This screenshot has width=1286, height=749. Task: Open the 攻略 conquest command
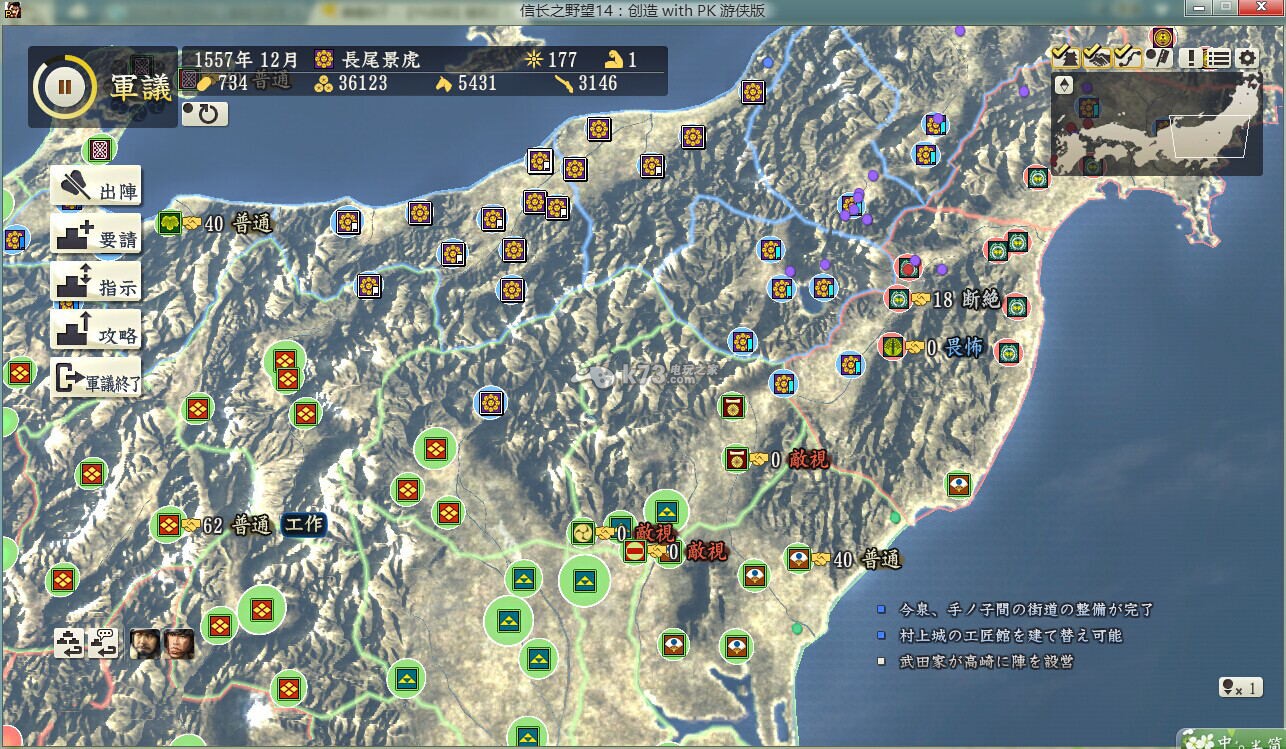point(96,331)
